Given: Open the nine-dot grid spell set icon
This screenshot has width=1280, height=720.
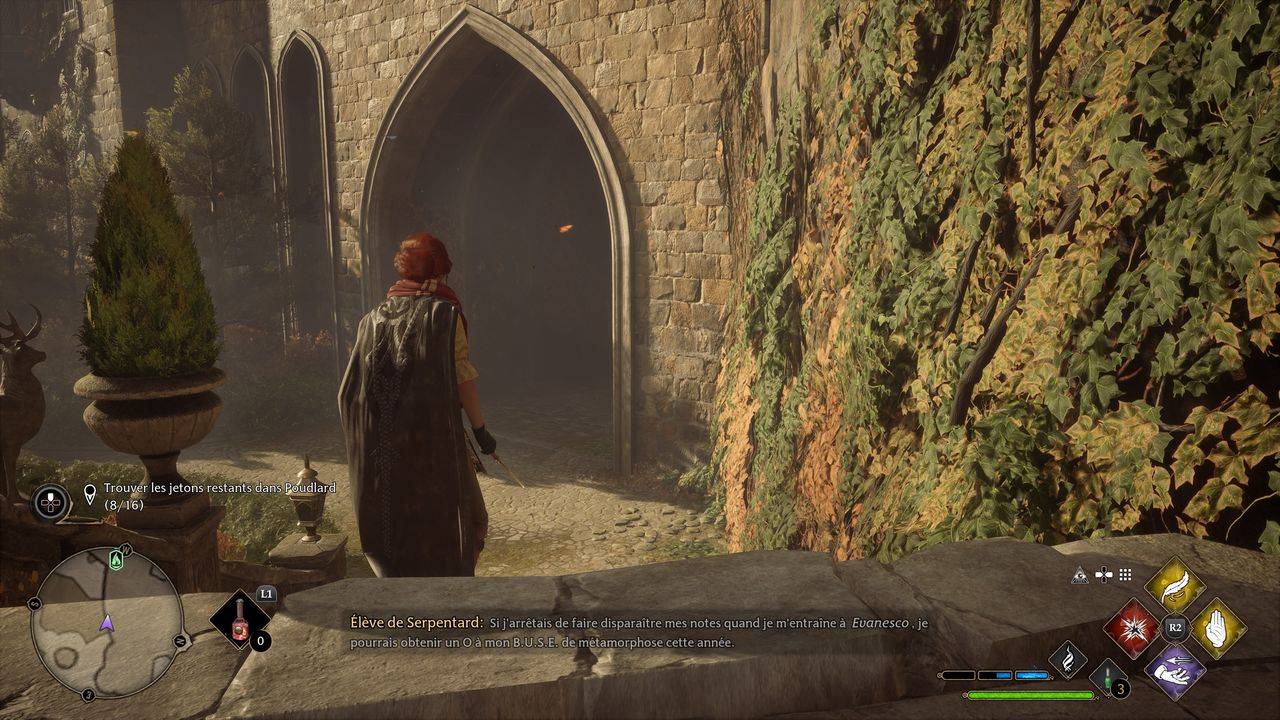Looking at the screenshot, I should [x=1125, y=575].
